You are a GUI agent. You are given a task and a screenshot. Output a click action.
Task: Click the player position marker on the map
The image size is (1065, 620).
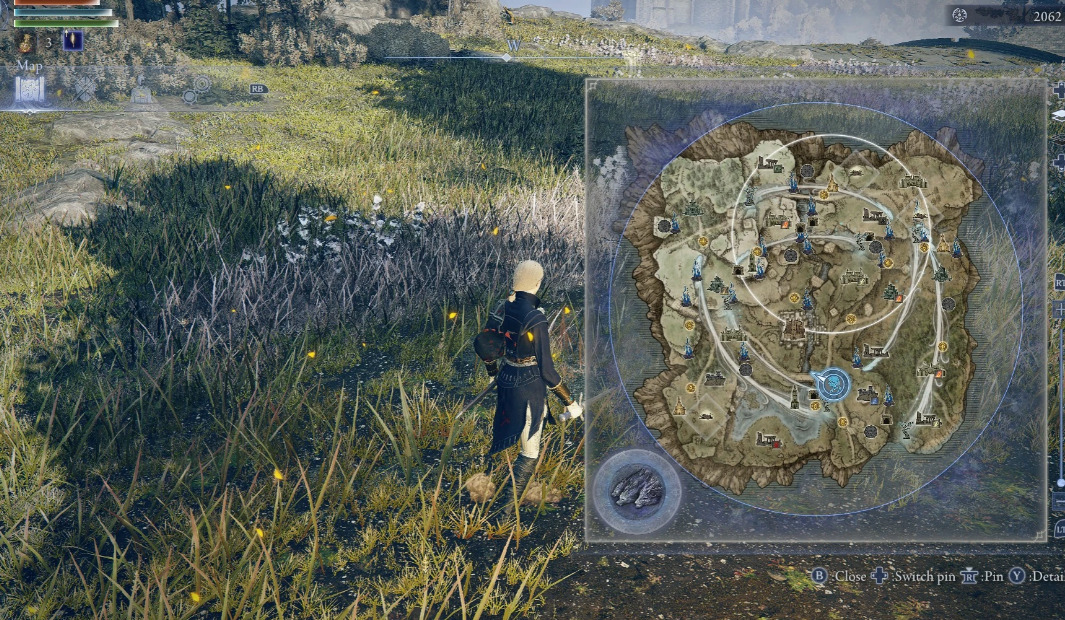832,383
